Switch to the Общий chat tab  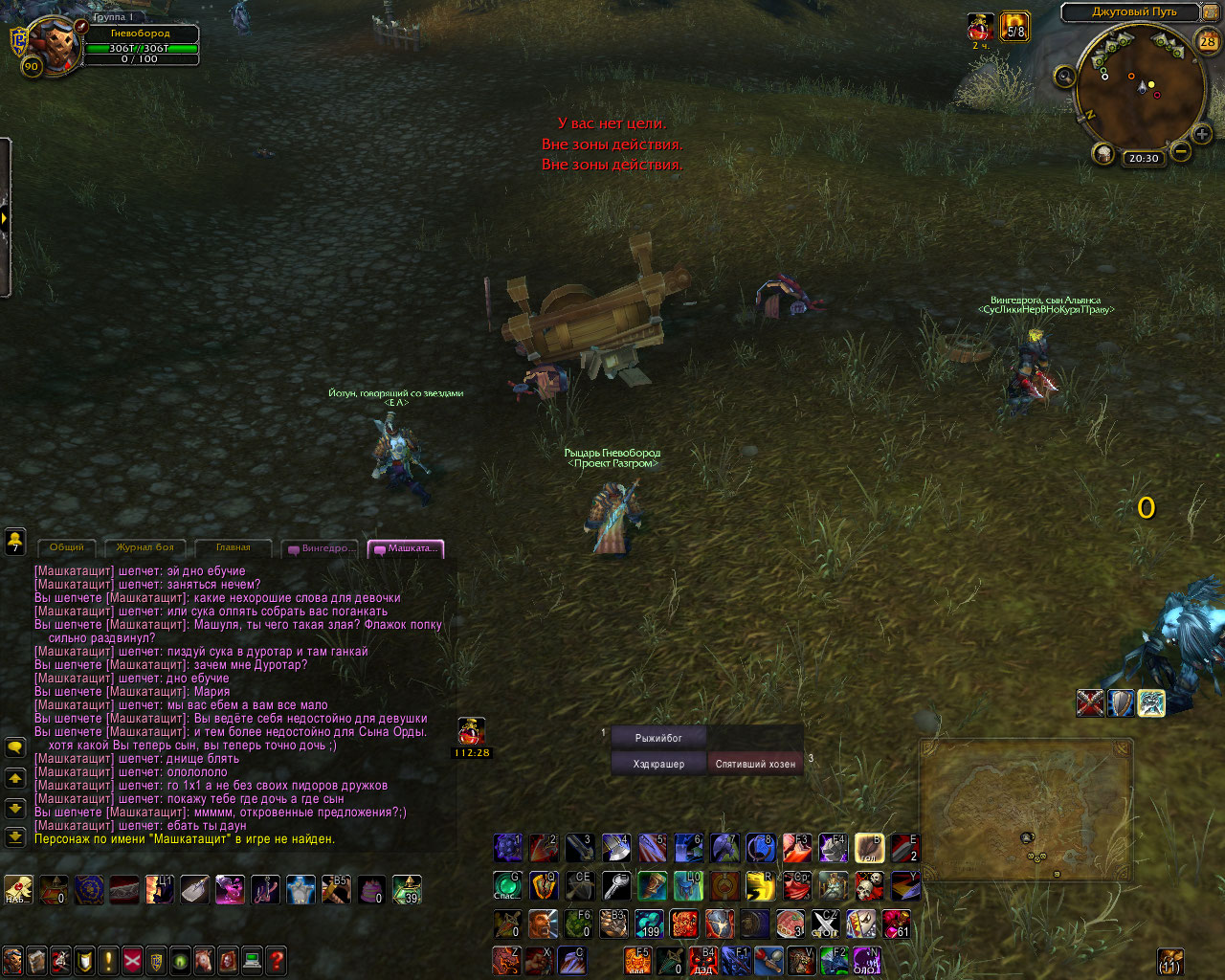(x=66, y=547)
